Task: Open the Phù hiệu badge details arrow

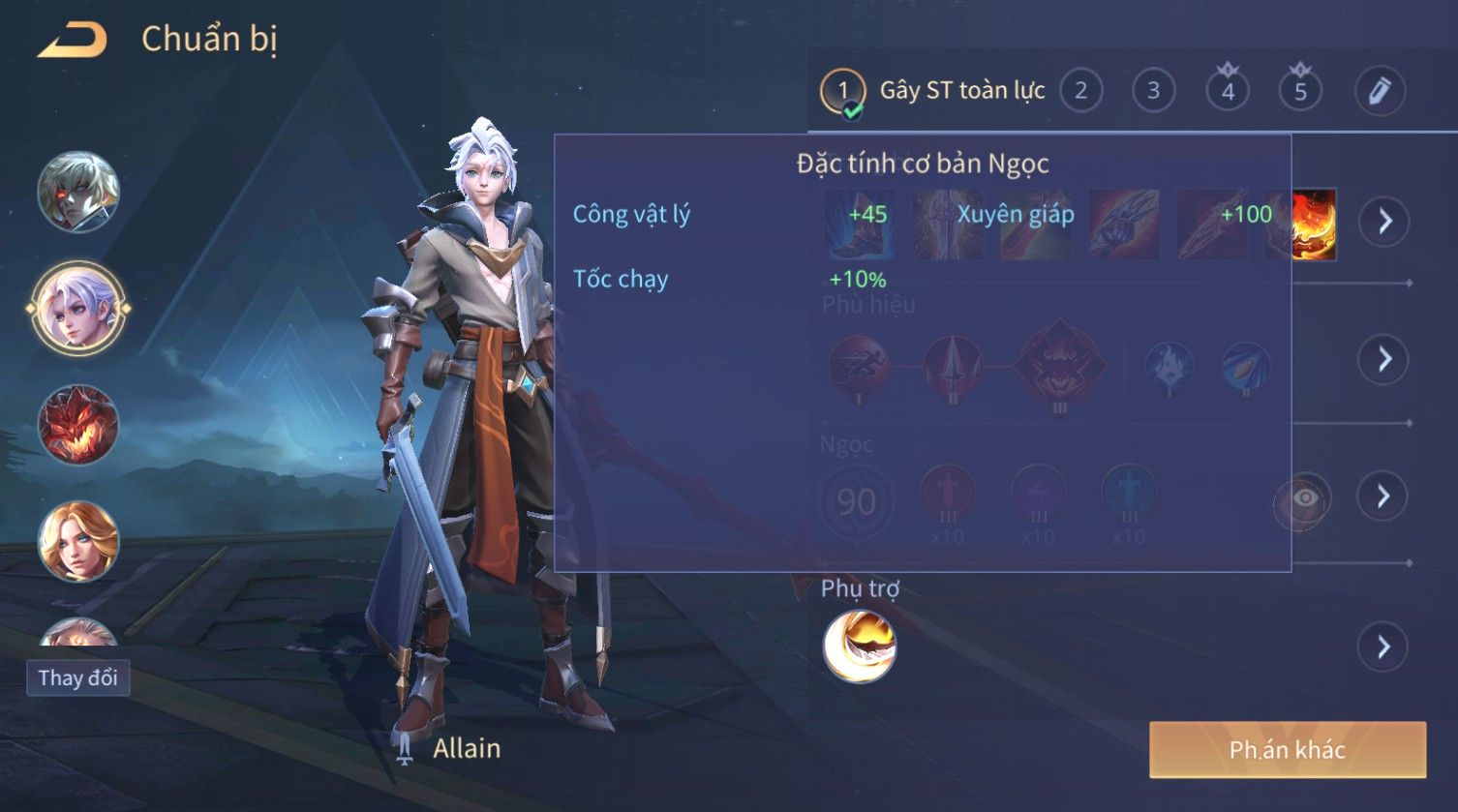Action: [x=1383, y=359]
